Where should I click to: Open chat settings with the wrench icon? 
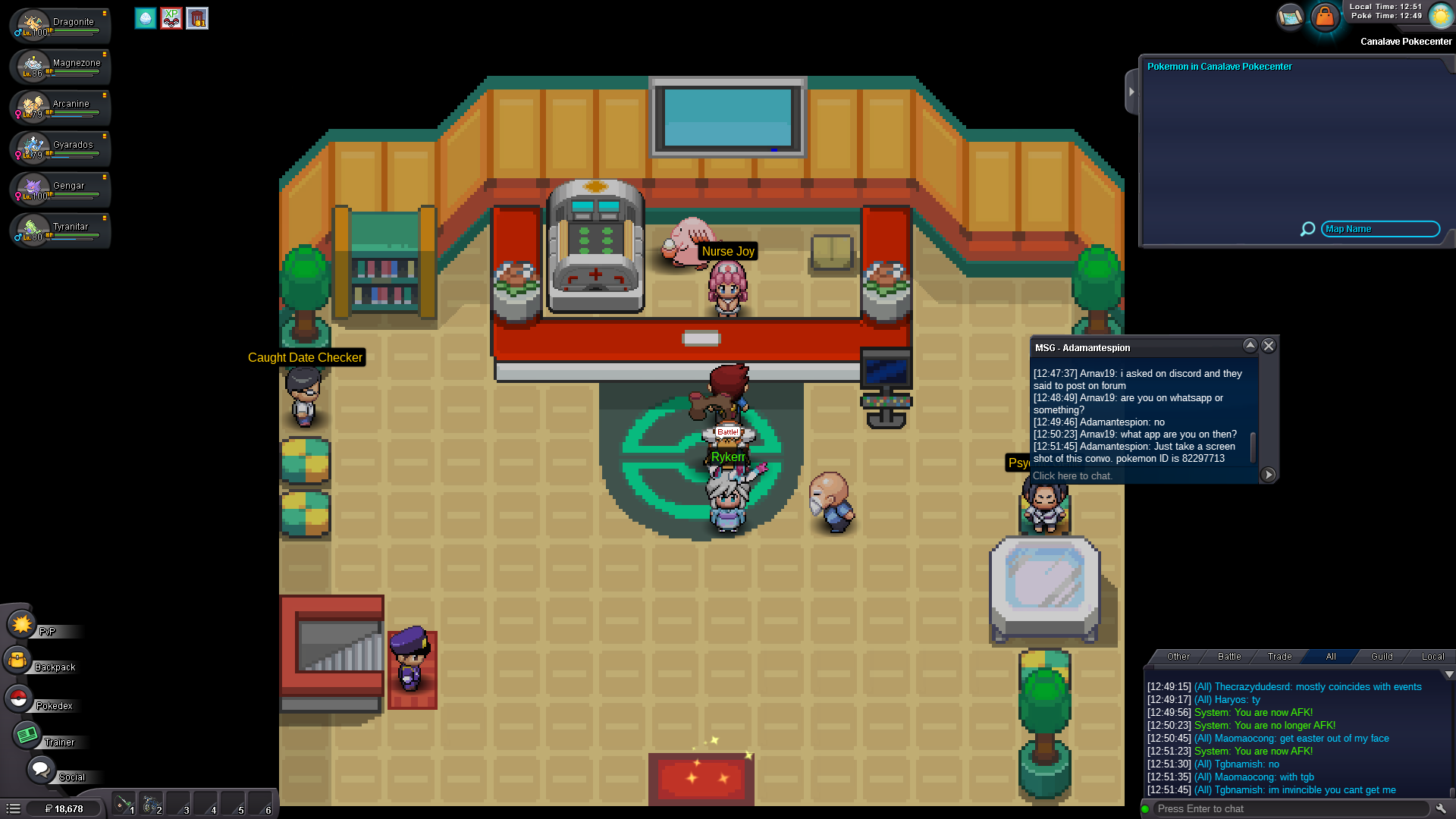coord(1441,808)
